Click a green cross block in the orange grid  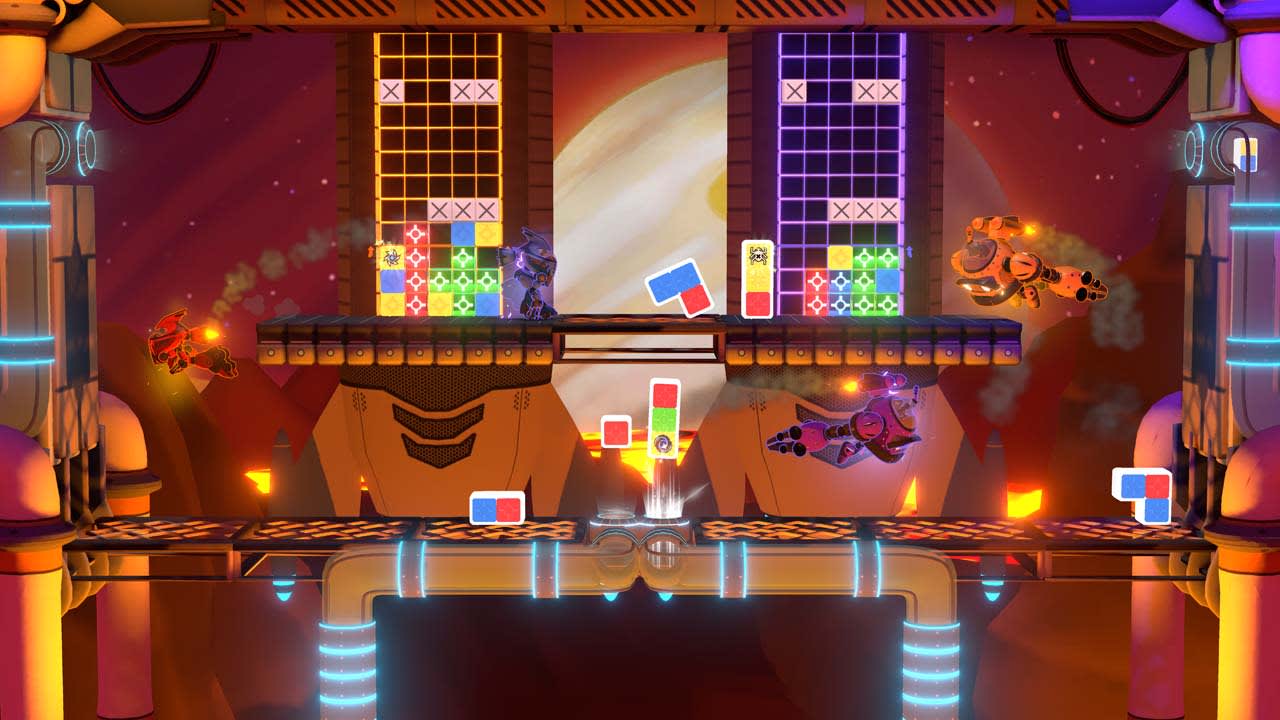click(460, 277)
